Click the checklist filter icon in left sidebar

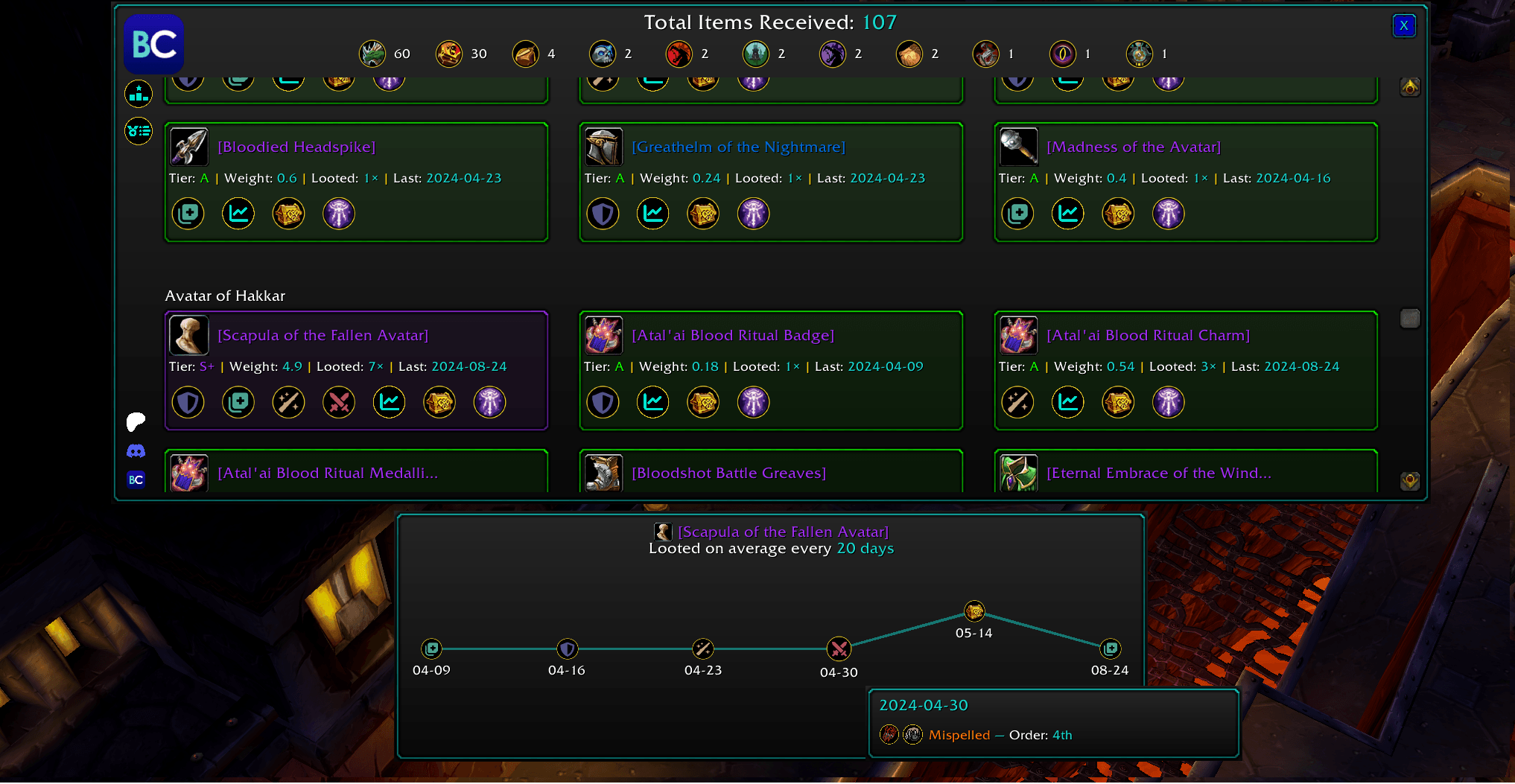tap(138, 131)
